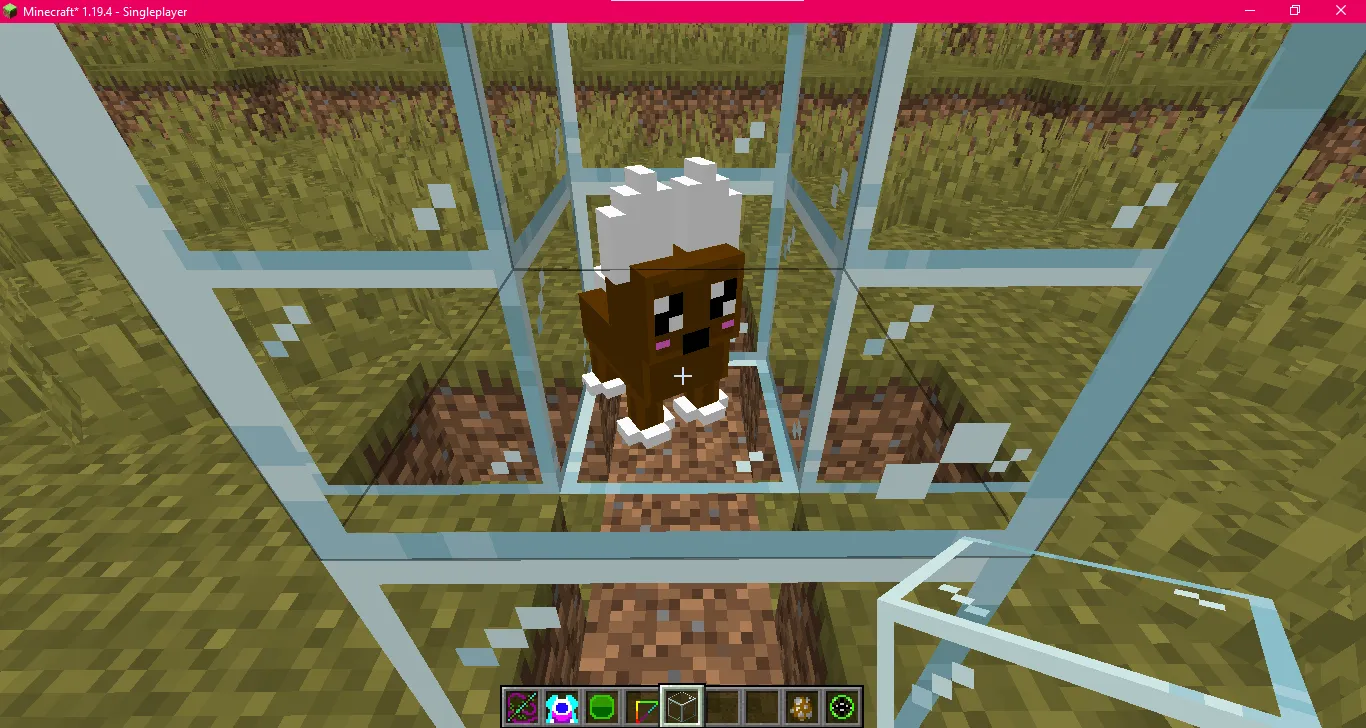Viewport: 1366px width, 728px height.
Task: Minimize the Minecraft window
Action: 1250,10
